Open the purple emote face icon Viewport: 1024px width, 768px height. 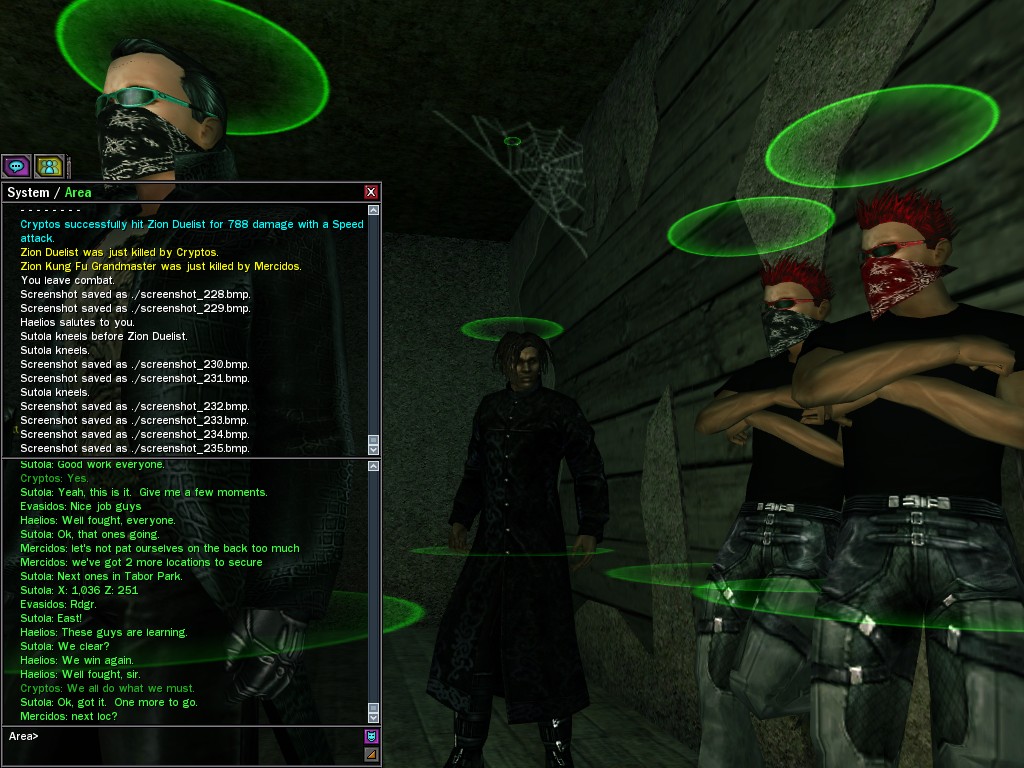click(x=371, y=737)
